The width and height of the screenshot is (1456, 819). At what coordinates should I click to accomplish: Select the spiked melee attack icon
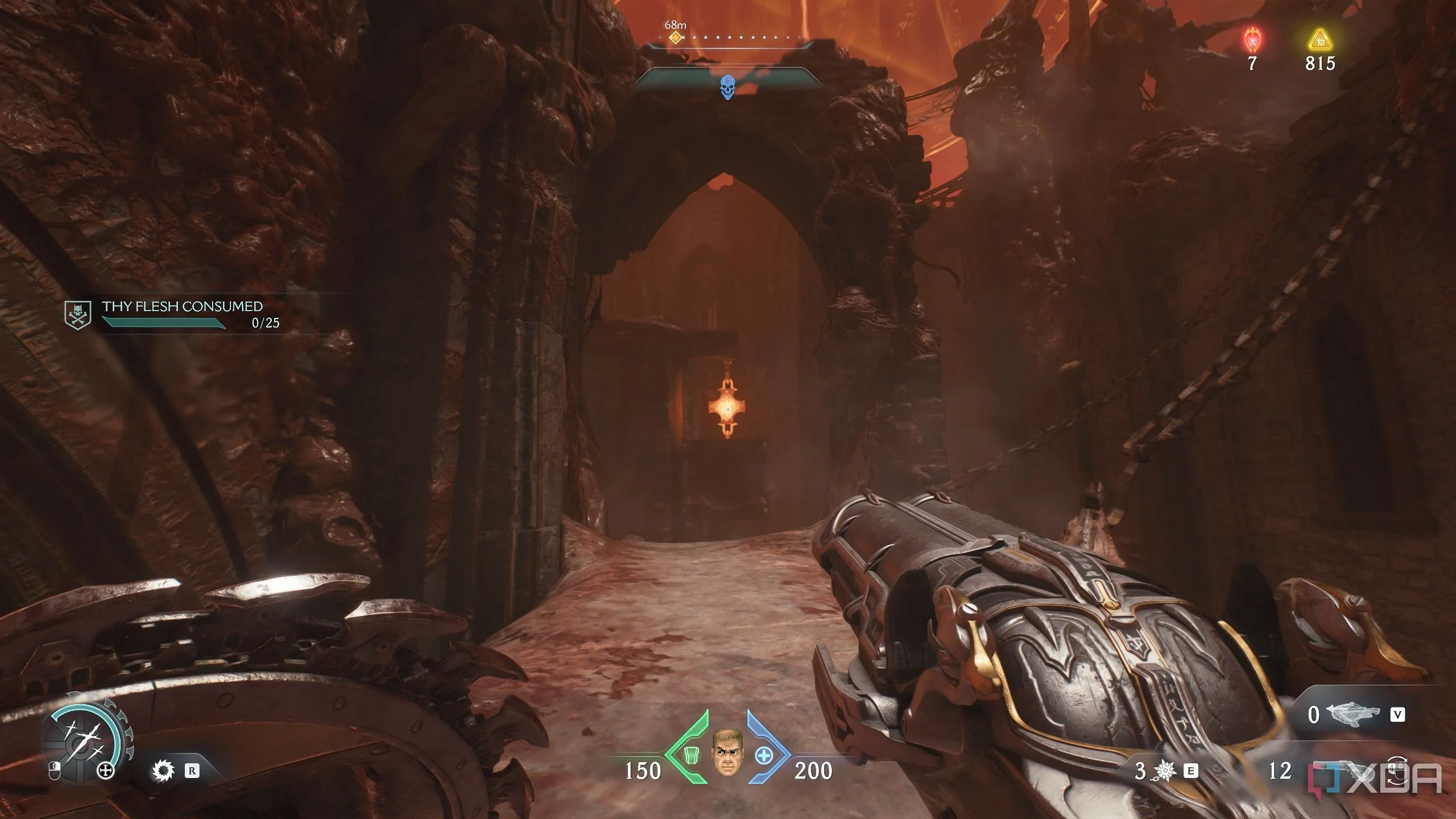164,771
